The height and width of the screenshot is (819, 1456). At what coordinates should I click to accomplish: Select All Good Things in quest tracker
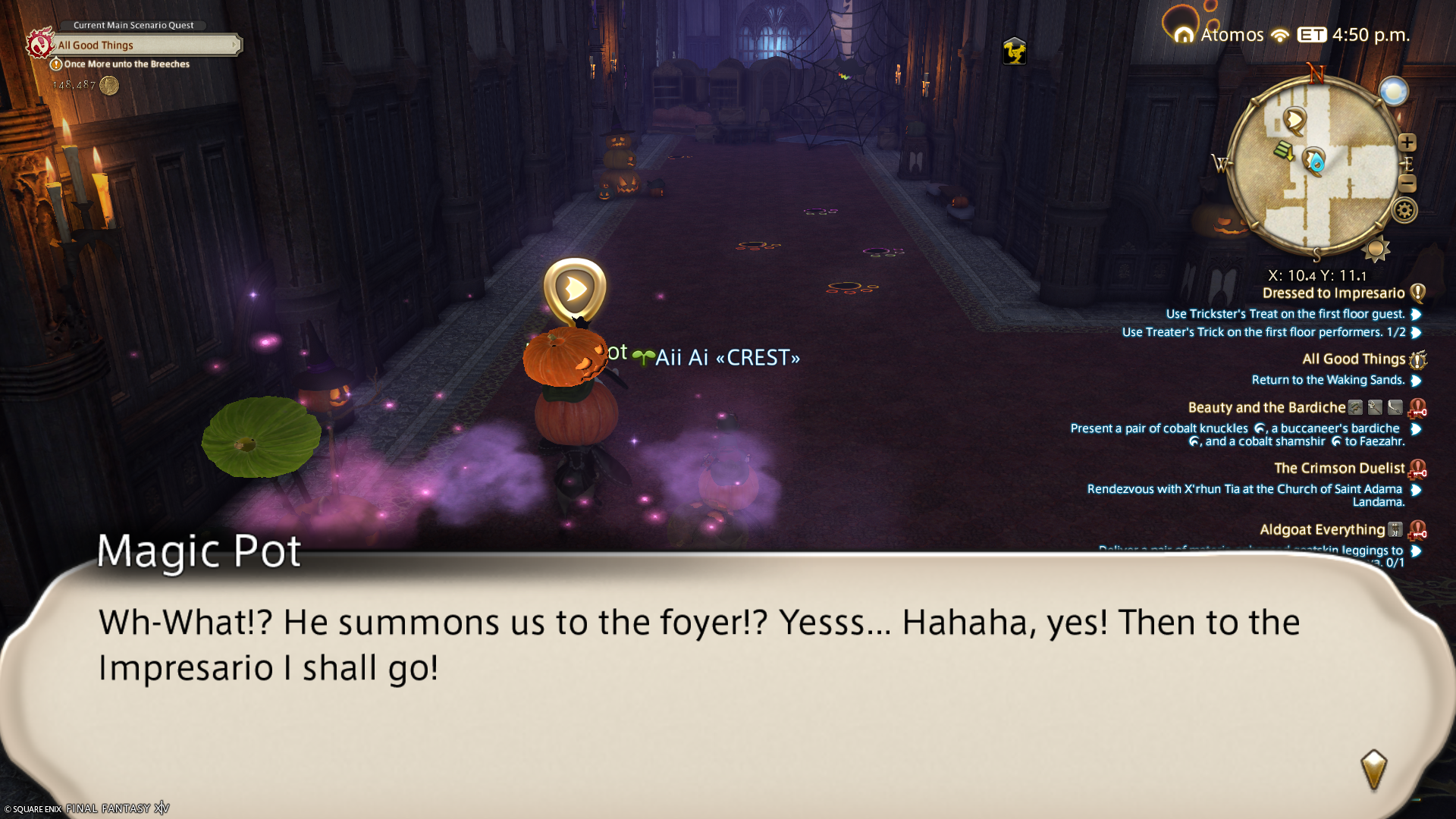point(1354,359)
